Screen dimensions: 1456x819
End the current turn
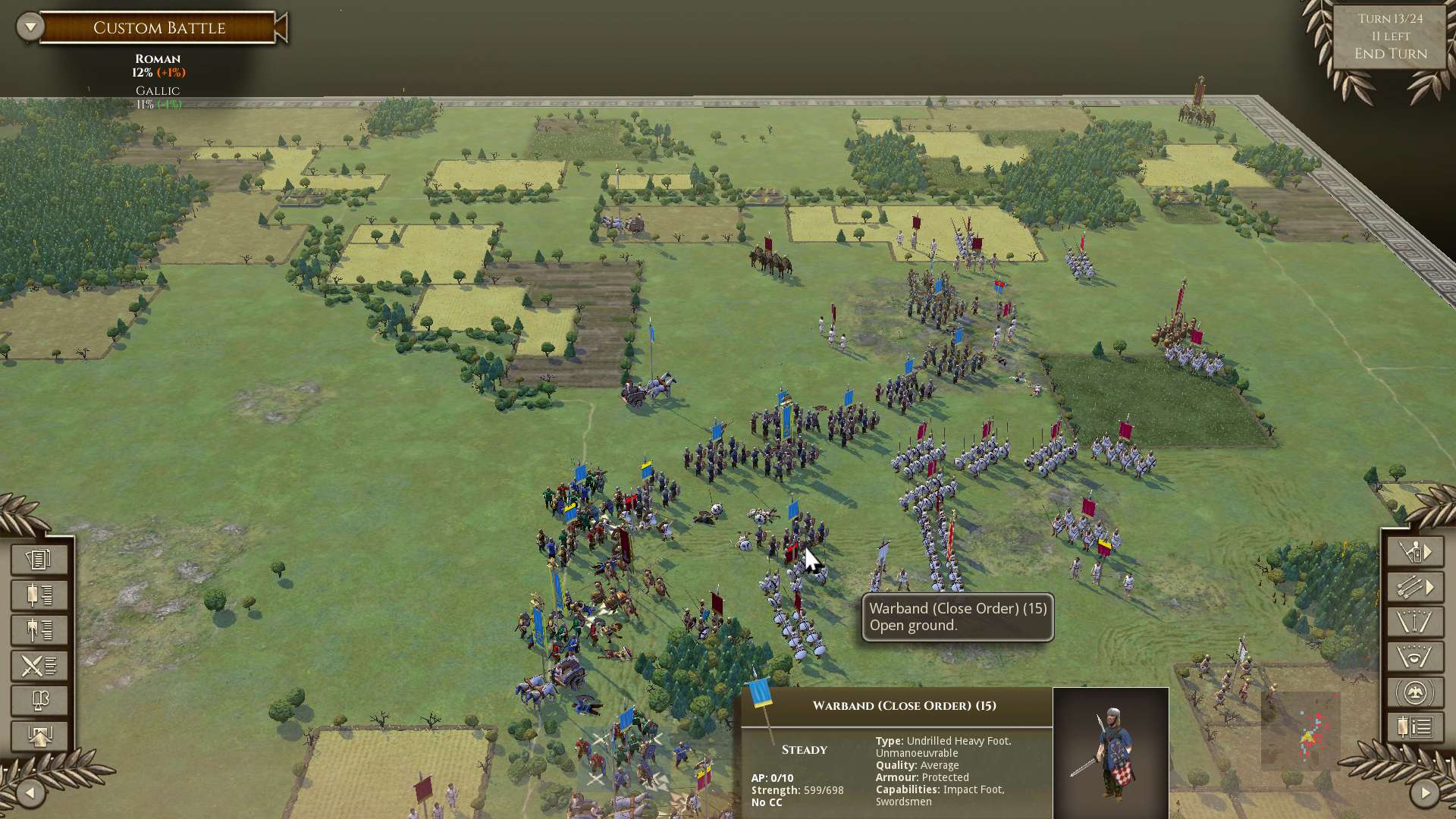point(1390,54)
